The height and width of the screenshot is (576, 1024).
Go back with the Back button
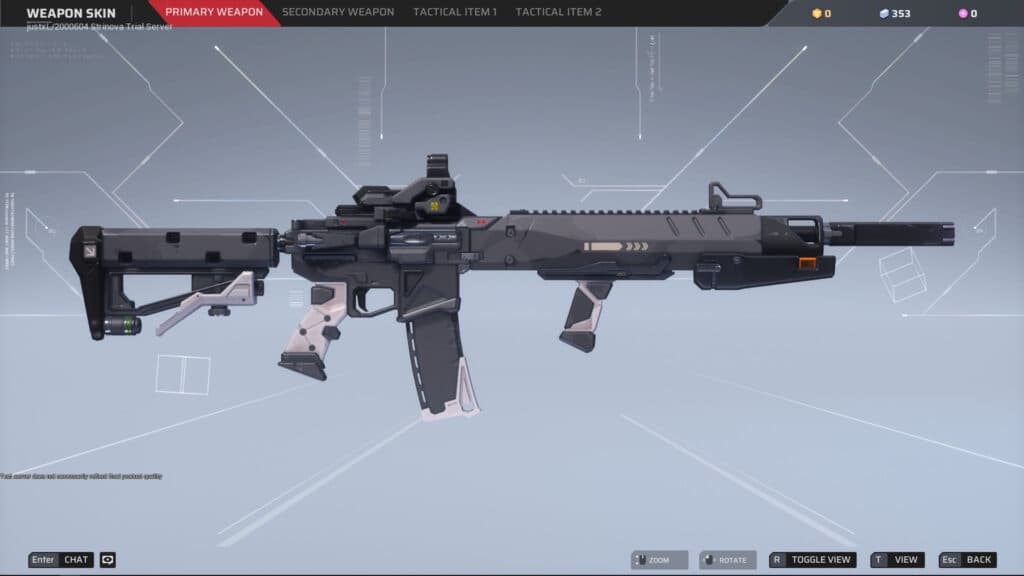point(967,560)
